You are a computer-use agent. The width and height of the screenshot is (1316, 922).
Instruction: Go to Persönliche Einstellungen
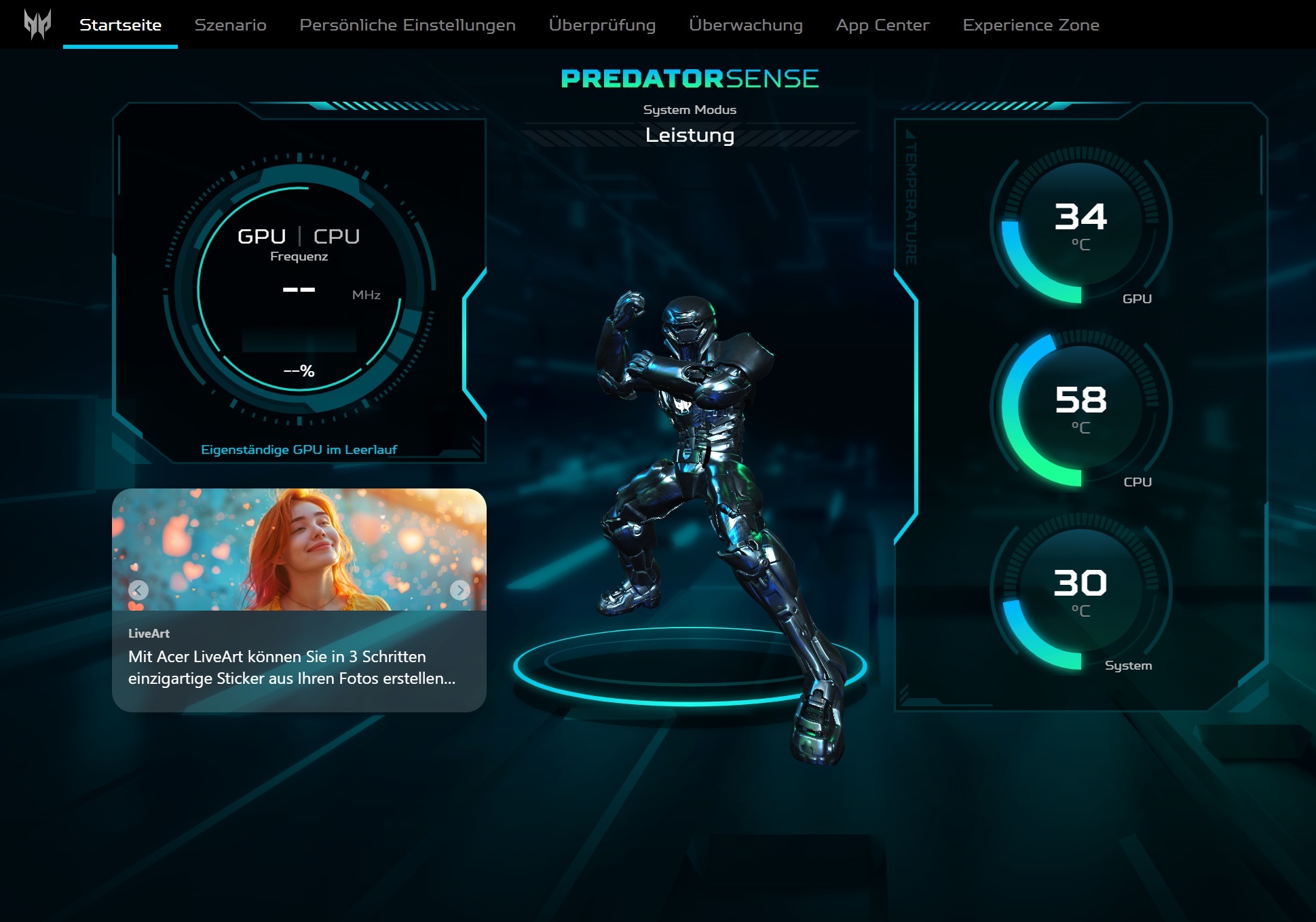pyautogui.click(x=407, y=25)
